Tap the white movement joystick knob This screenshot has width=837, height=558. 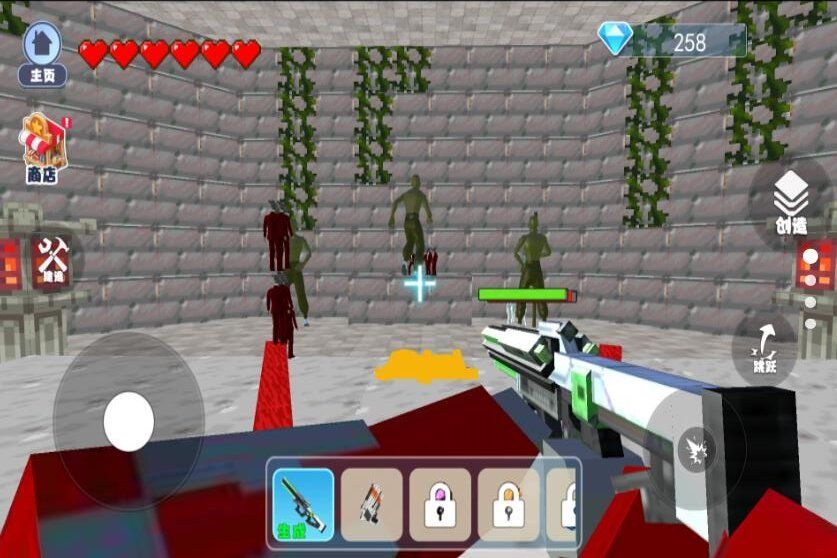pos(128,420)
